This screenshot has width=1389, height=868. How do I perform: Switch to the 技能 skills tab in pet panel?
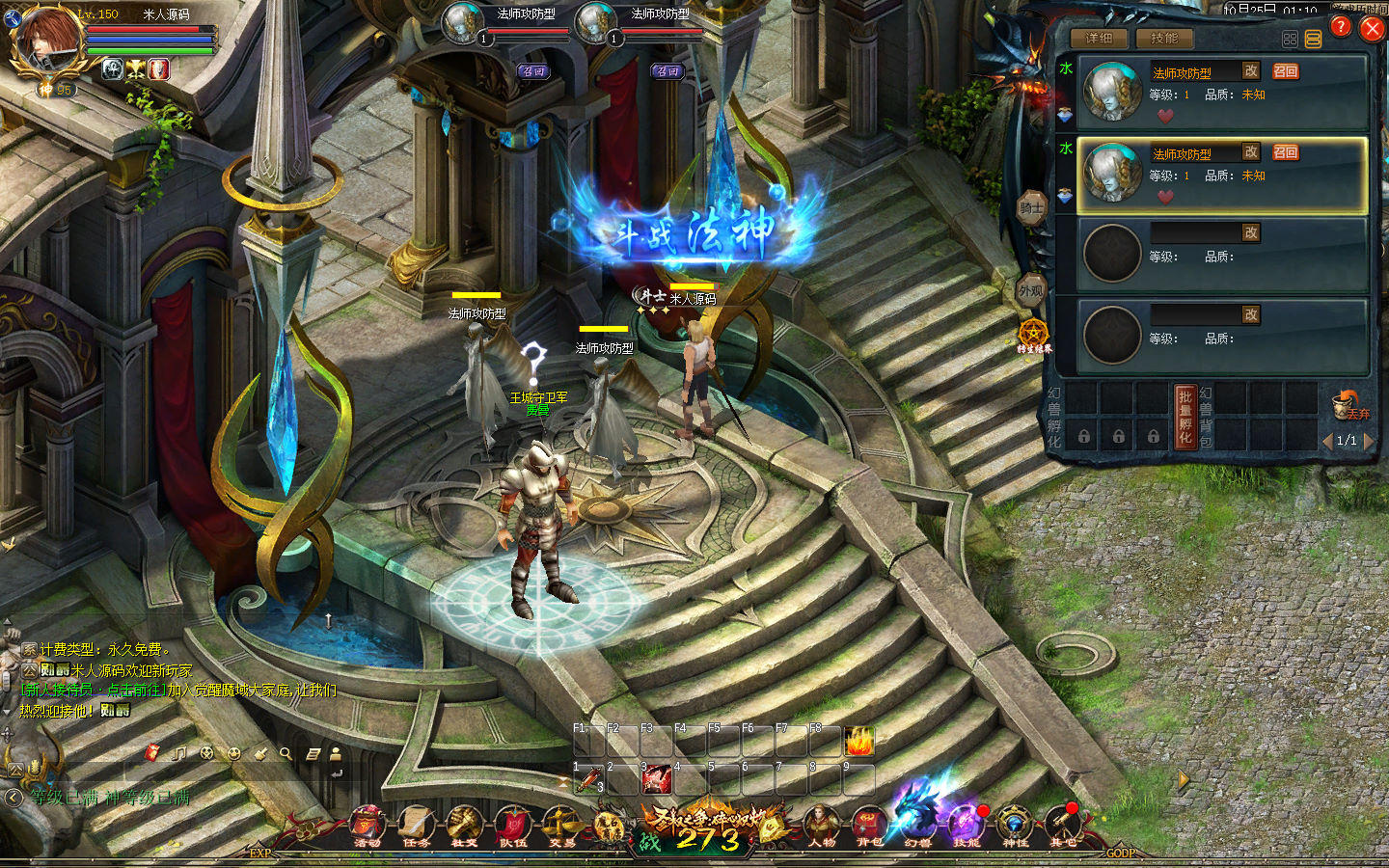click(x=1164, y=39)
